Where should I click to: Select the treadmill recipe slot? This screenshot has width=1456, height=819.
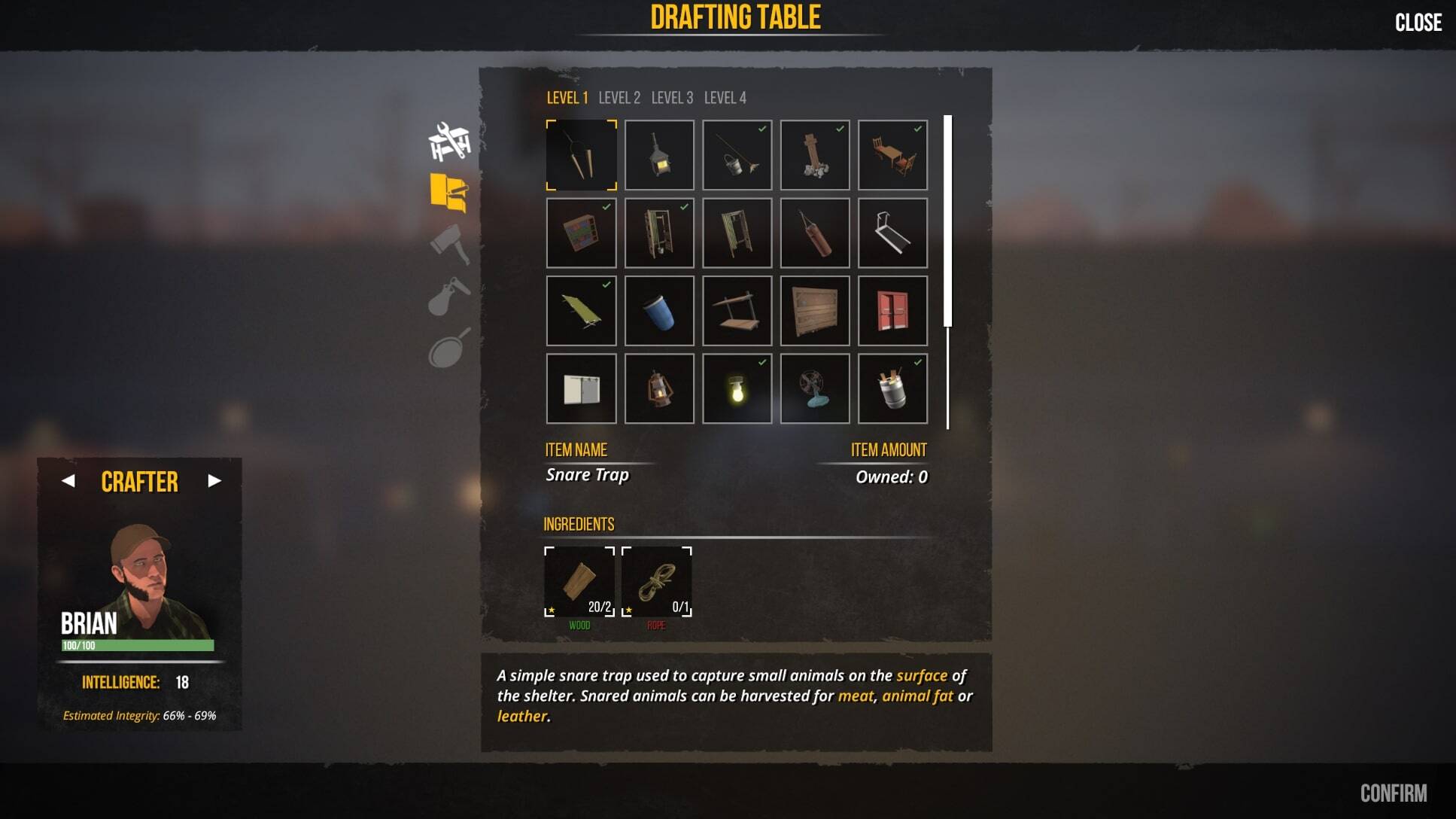click(892, 233)
